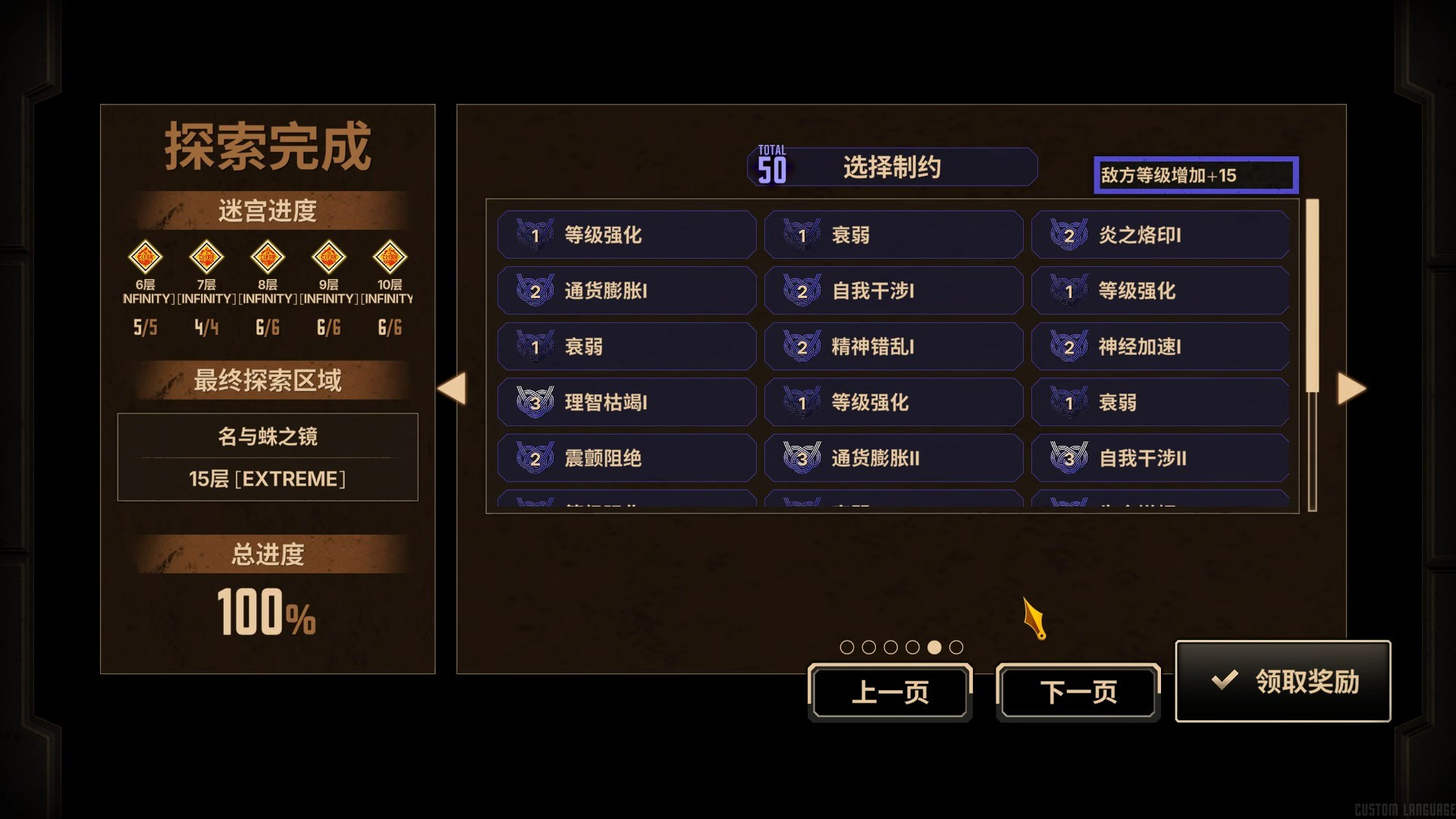Click the 下一页 button

(1078, 692)
